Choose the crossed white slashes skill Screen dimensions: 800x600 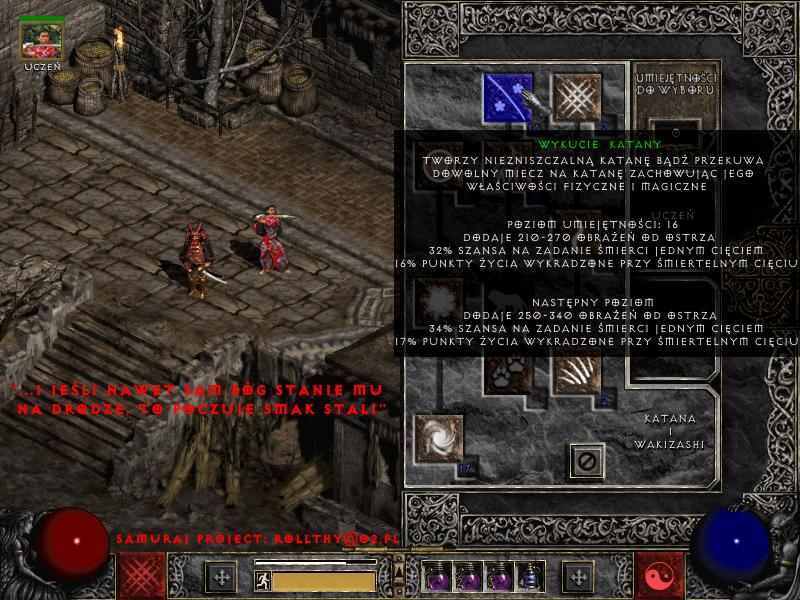576,98
